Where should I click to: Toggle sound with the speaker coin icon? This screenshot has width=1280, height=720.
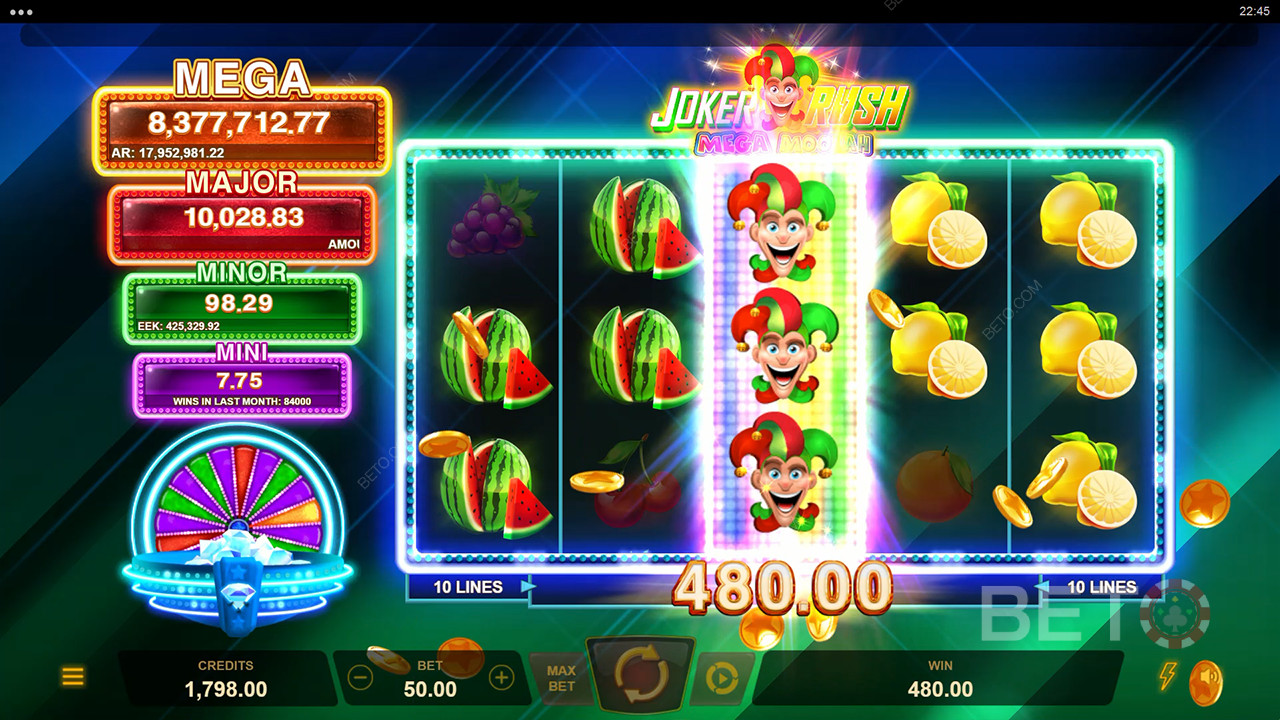point(1206,682)
